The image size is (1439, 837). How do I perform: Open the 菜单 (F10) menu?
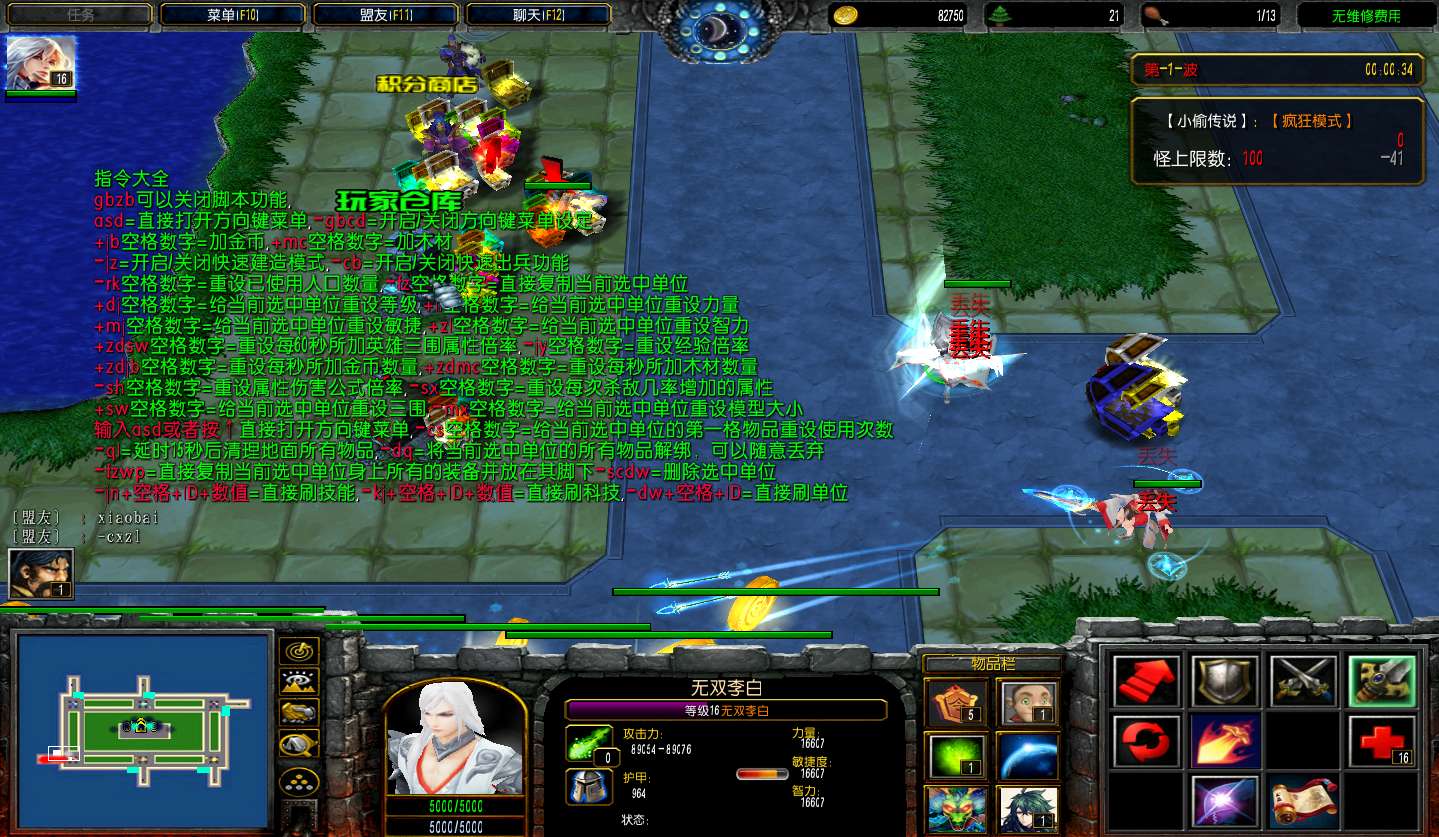click(x=233, y=15)
